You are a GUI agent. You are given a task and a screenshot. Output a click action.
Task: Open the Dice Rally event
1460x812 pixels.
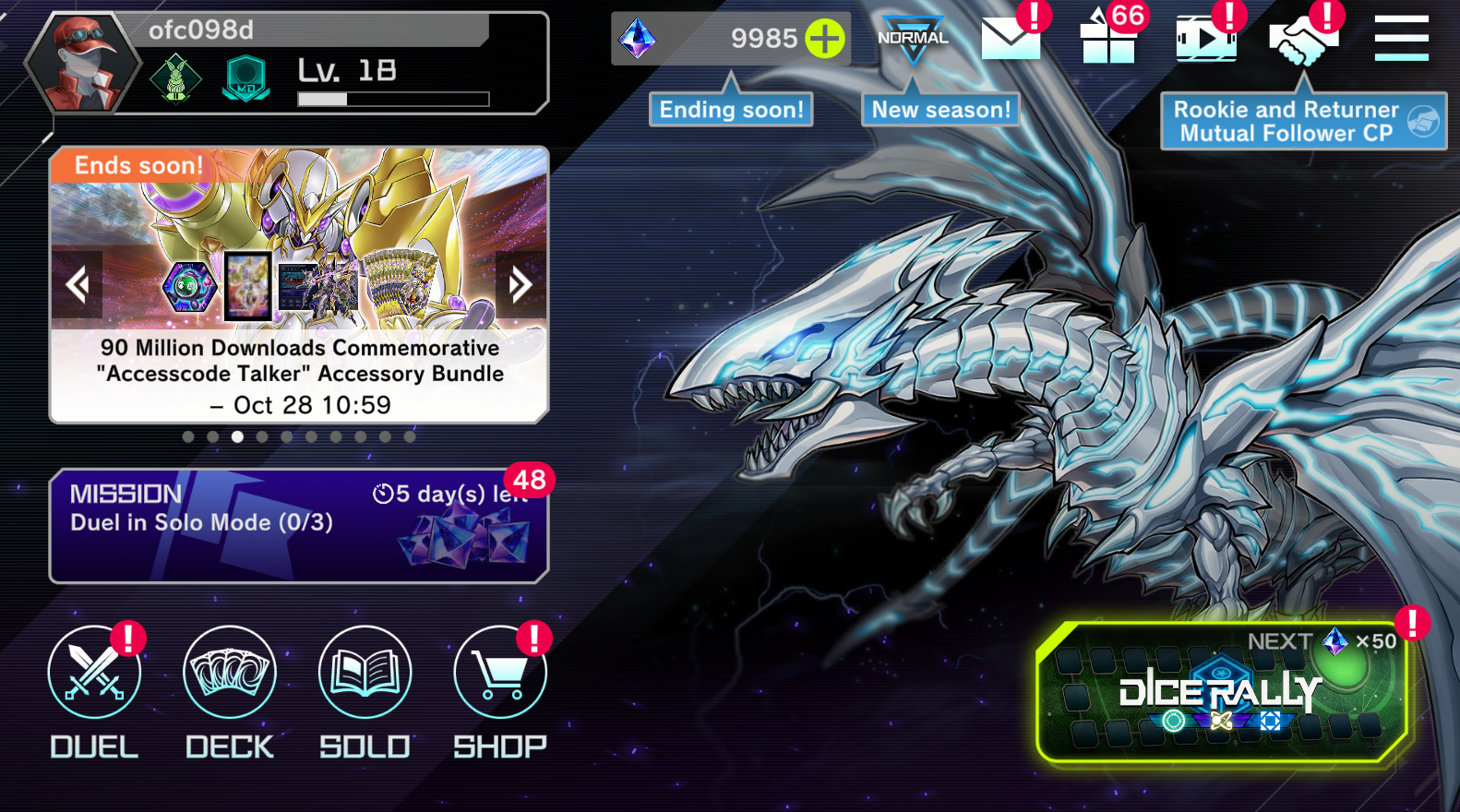click(1221, 694)
